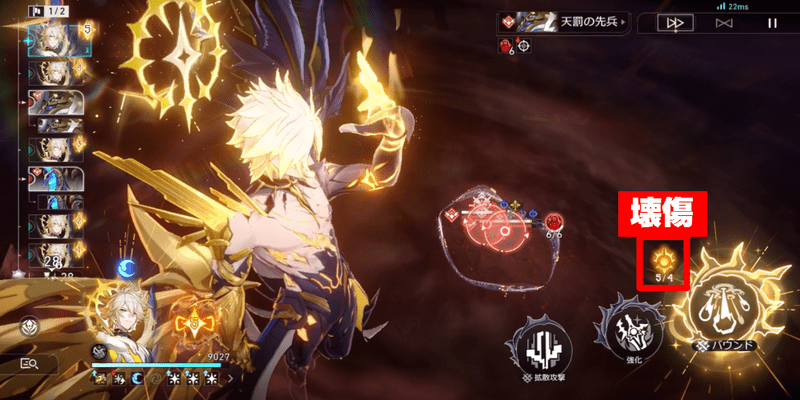Toggle the double-speed battle button

(x=675, y=22)
